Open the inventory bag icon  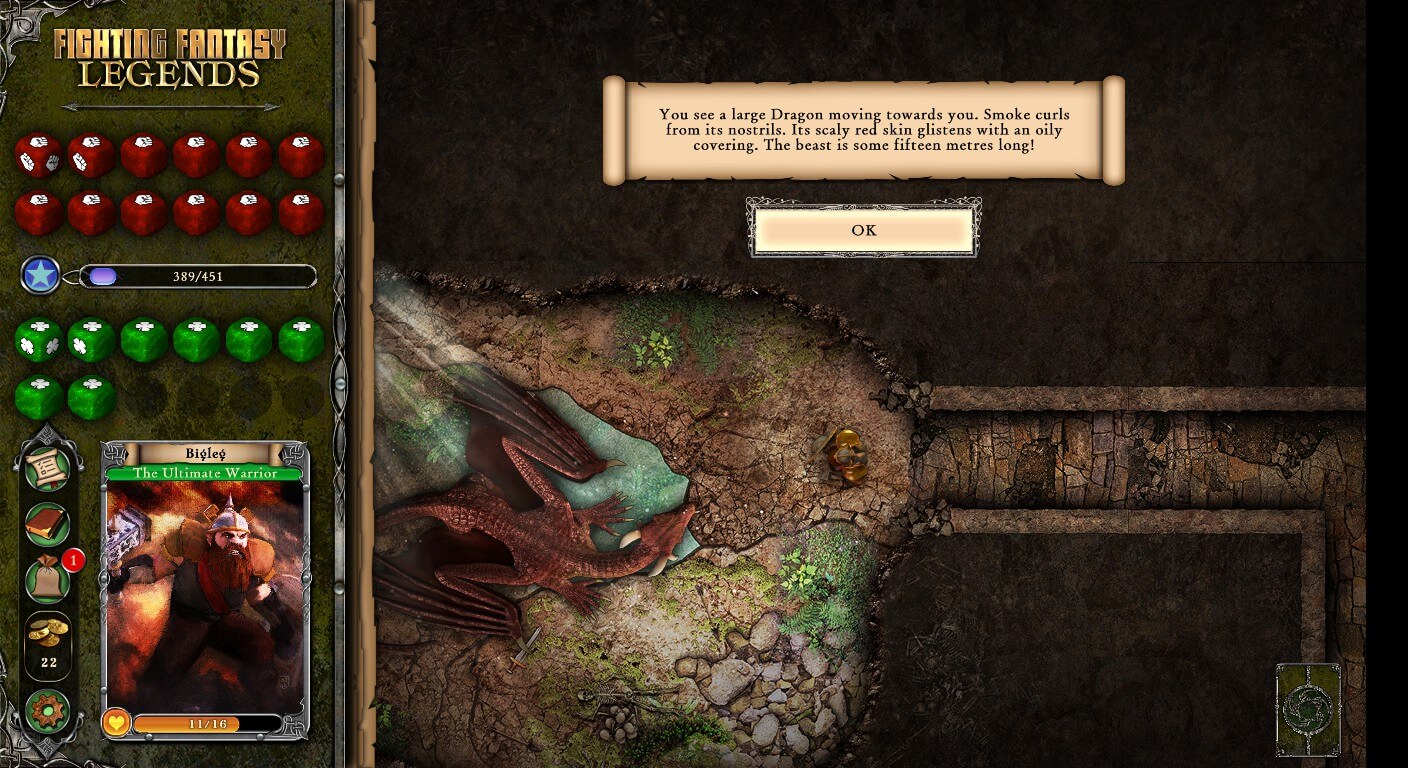click(x=48, y=579)
